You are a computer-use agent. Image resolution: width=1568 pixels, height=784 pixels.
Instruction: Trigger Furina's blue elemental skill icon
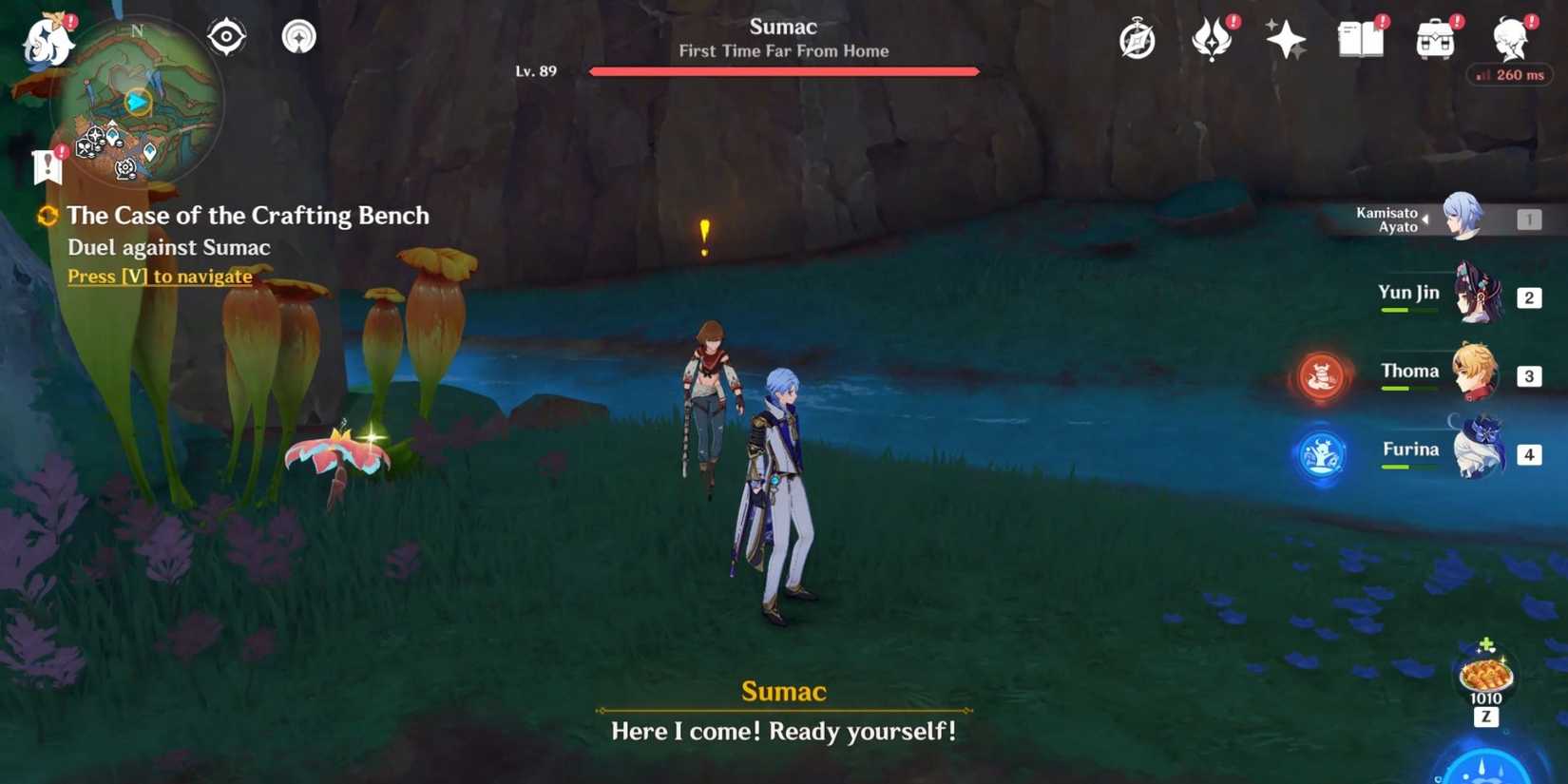click(x=1320, y=456)
